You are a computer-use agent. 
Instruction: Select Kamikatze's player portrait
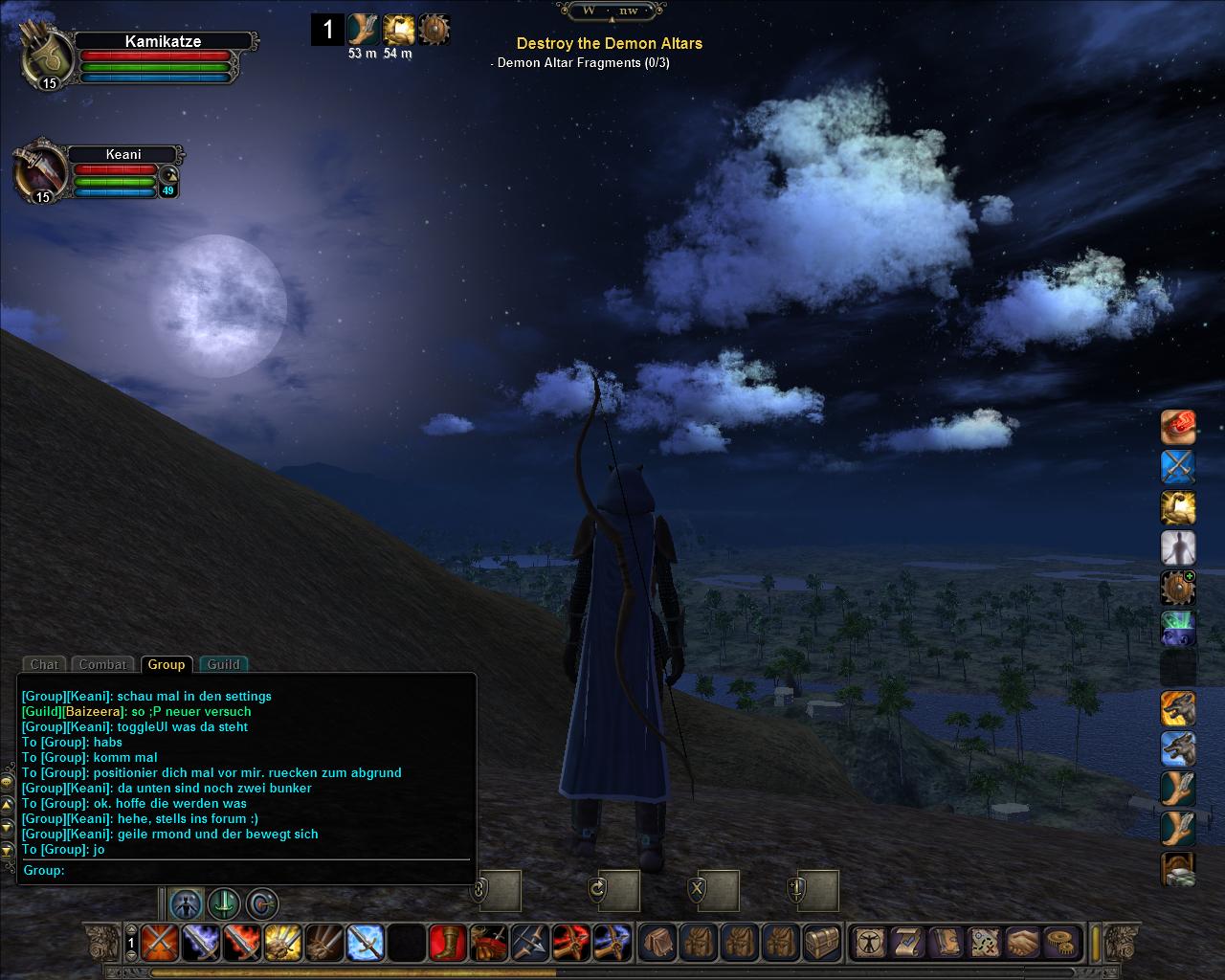coord(47,56)
